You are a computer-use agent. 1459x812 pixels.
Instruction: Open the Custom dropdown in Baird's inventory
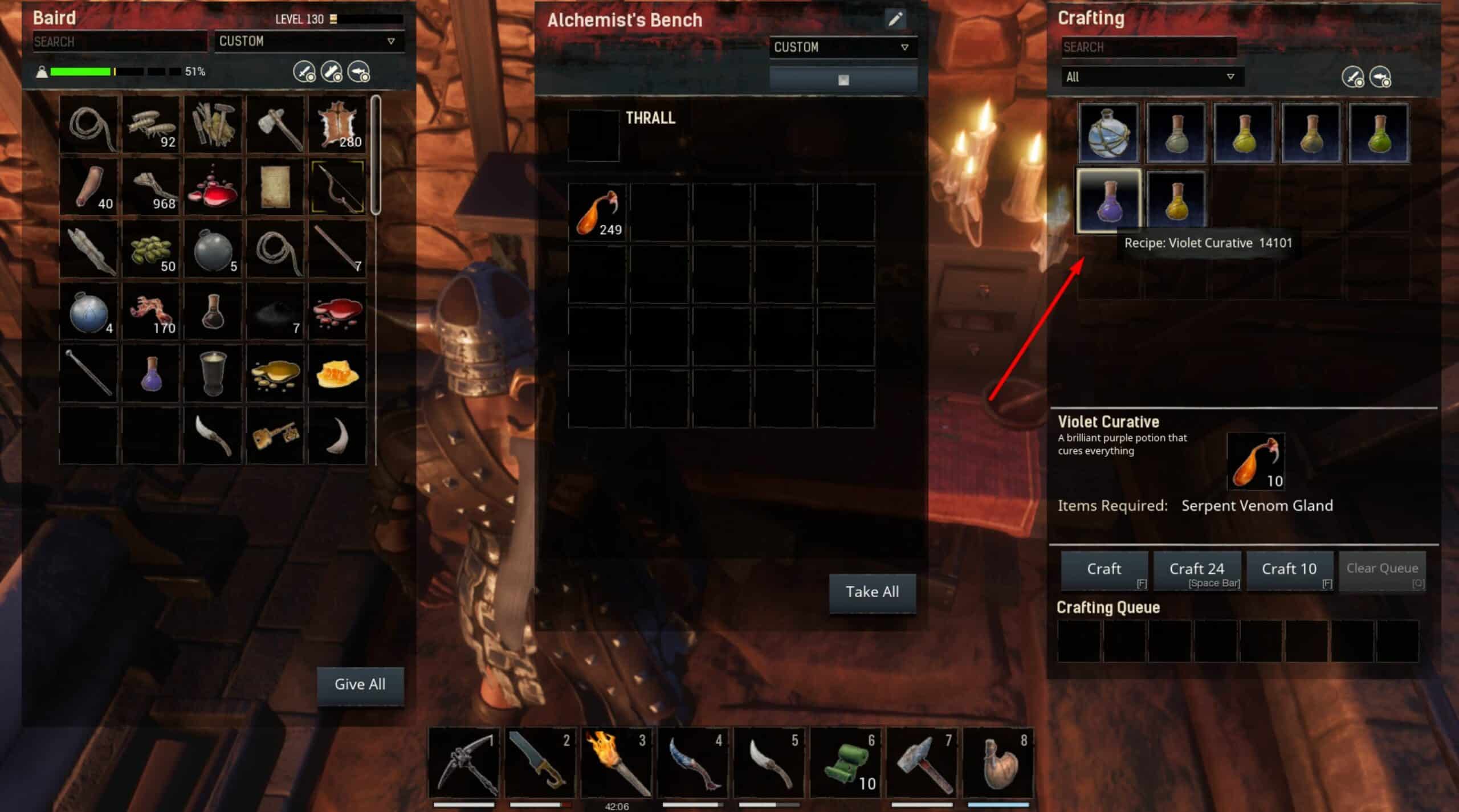click(x=309, y=41)
